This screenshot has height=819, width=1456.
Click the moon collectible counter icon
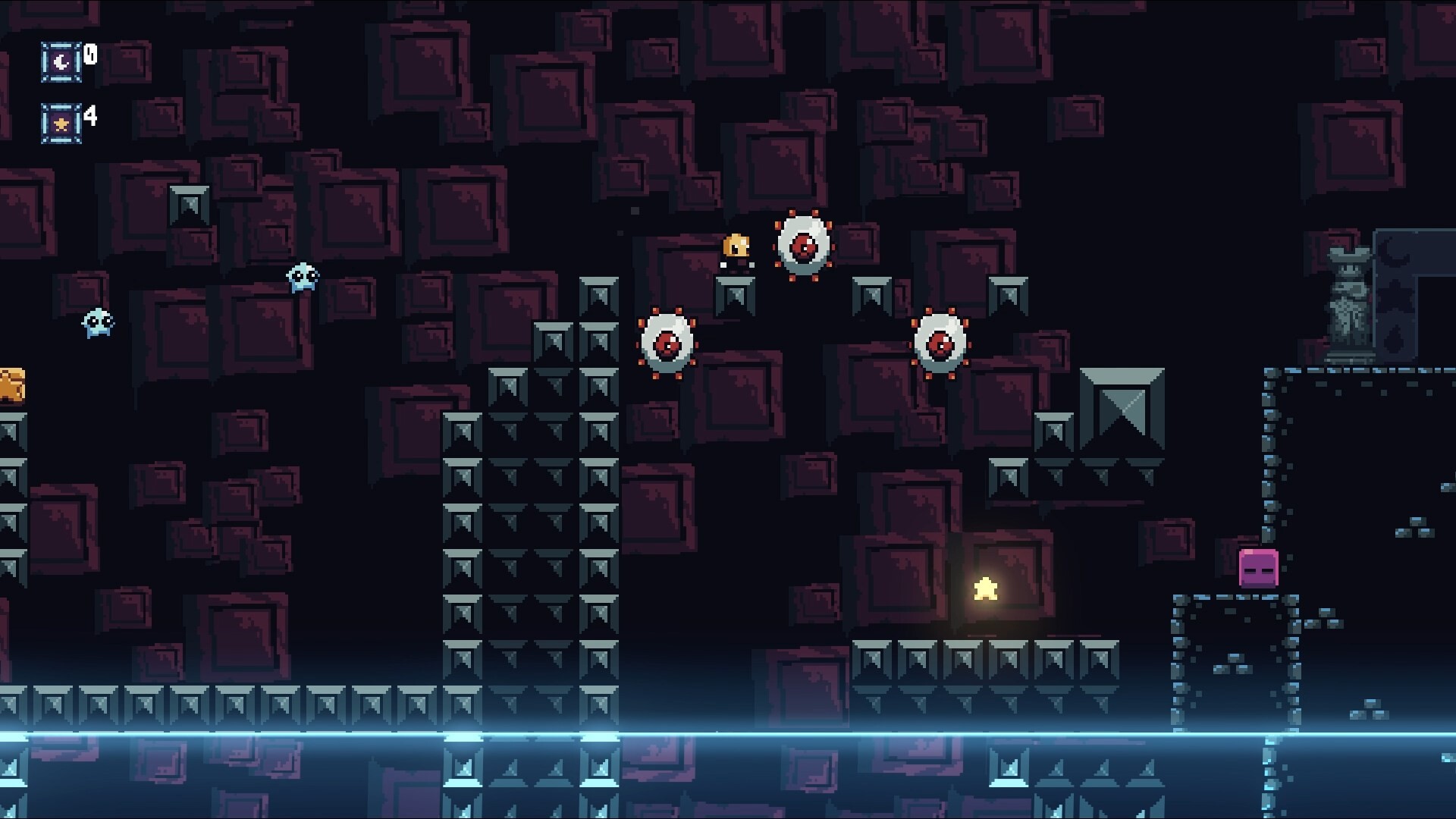click(x=61, y=61)
